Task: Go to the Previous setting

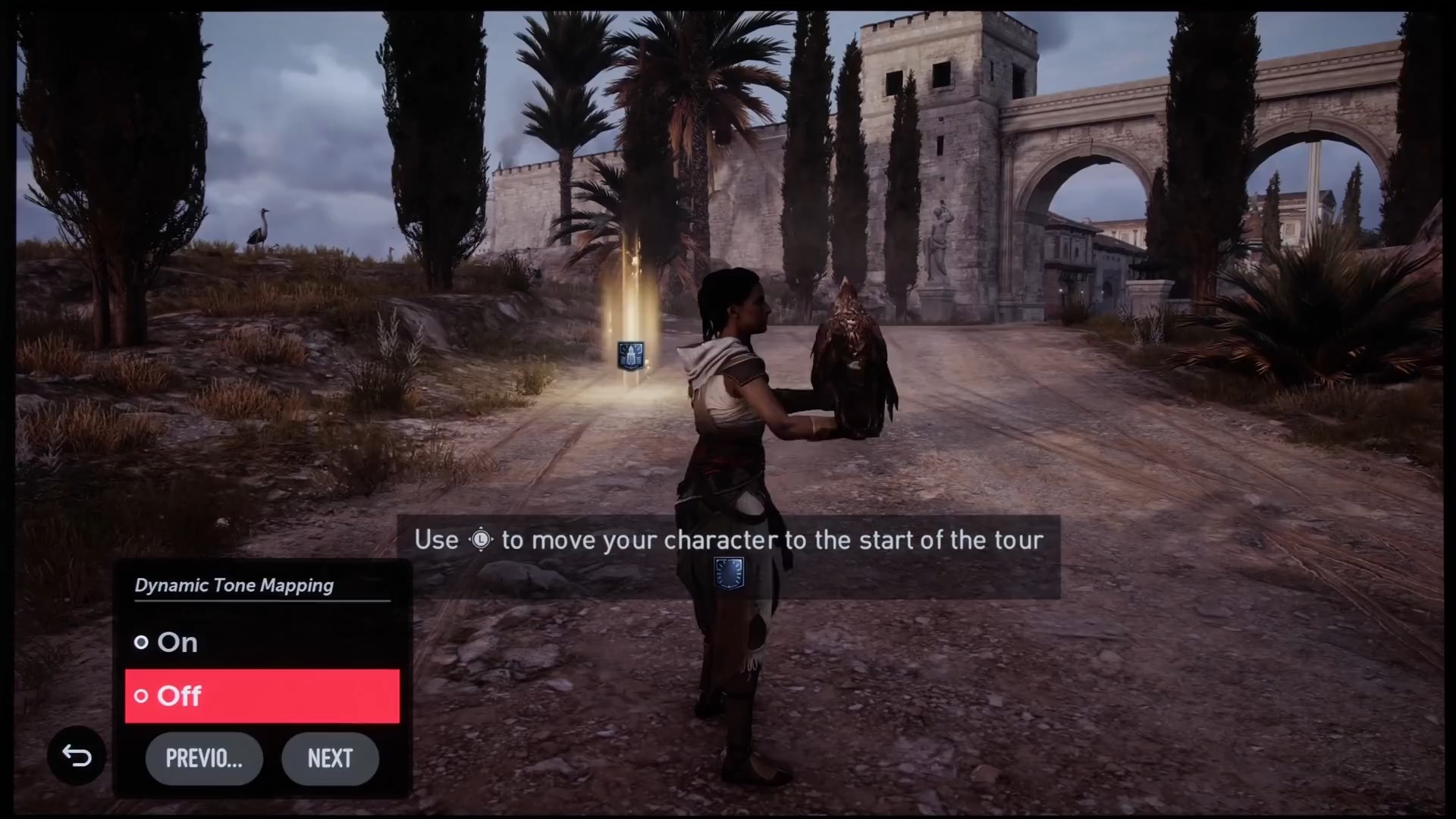Action: pos(204,758)
